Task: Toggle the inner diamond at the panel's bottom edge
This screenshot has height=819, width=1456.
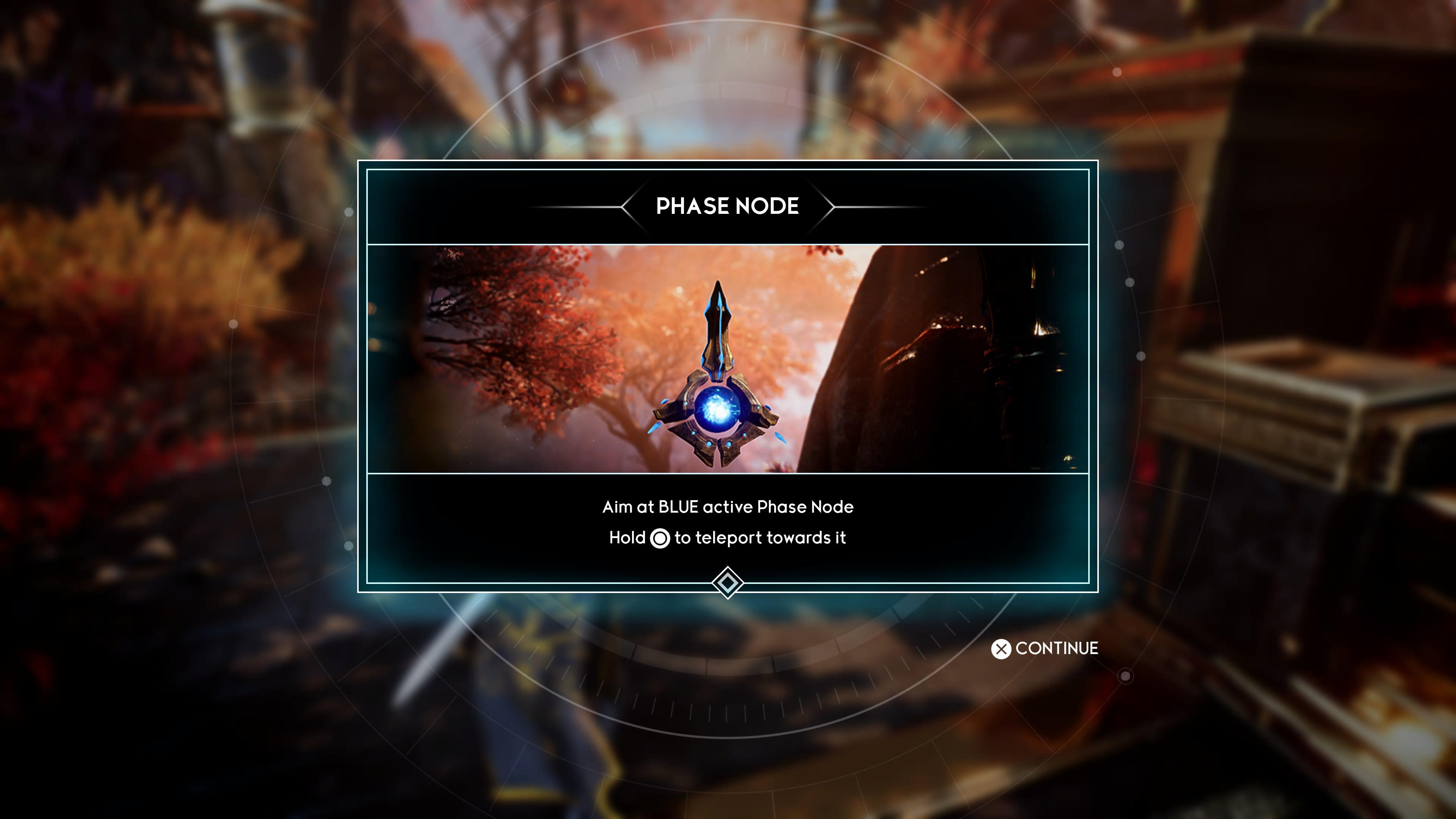Action: (728, 582)
